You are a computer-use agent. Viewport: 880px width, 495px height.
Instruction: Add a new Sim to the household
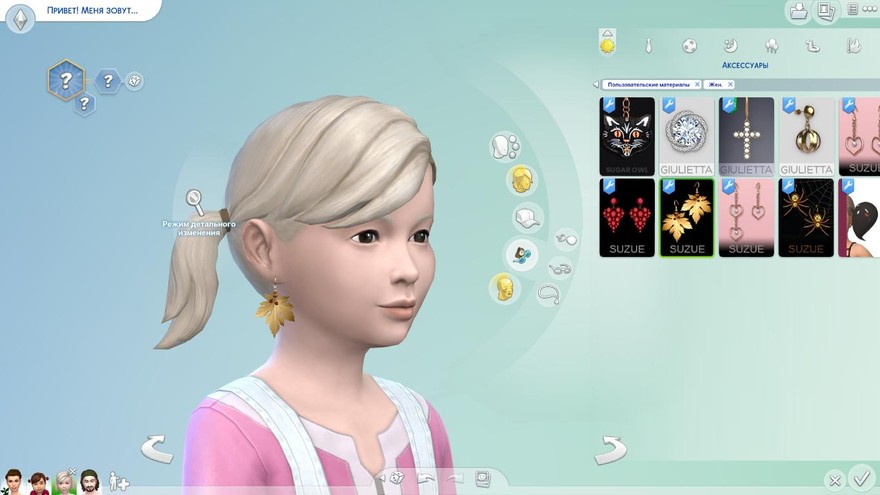point(119,481)
